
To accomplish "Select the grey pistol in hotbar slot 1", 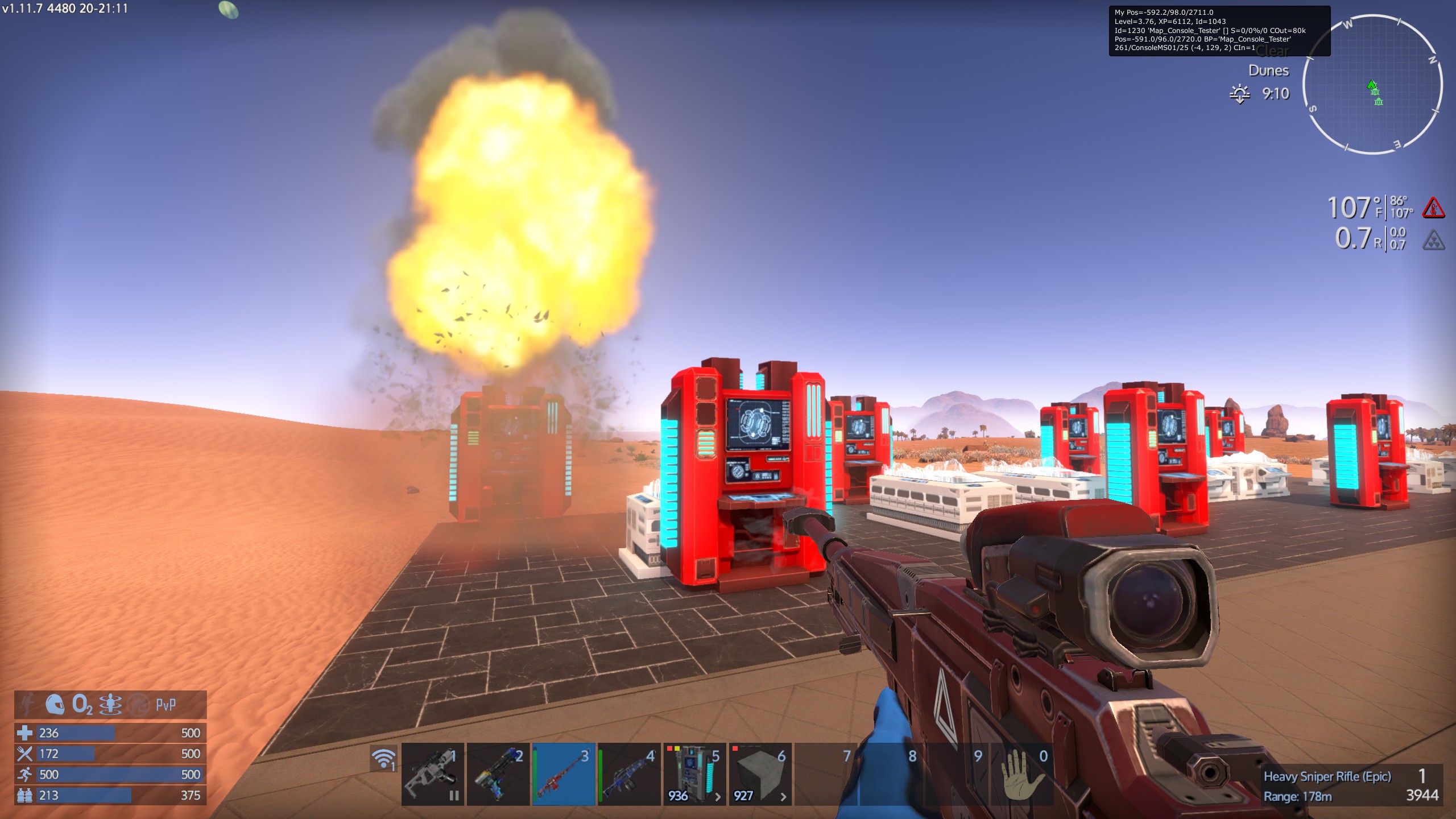I will coord(433,774).
